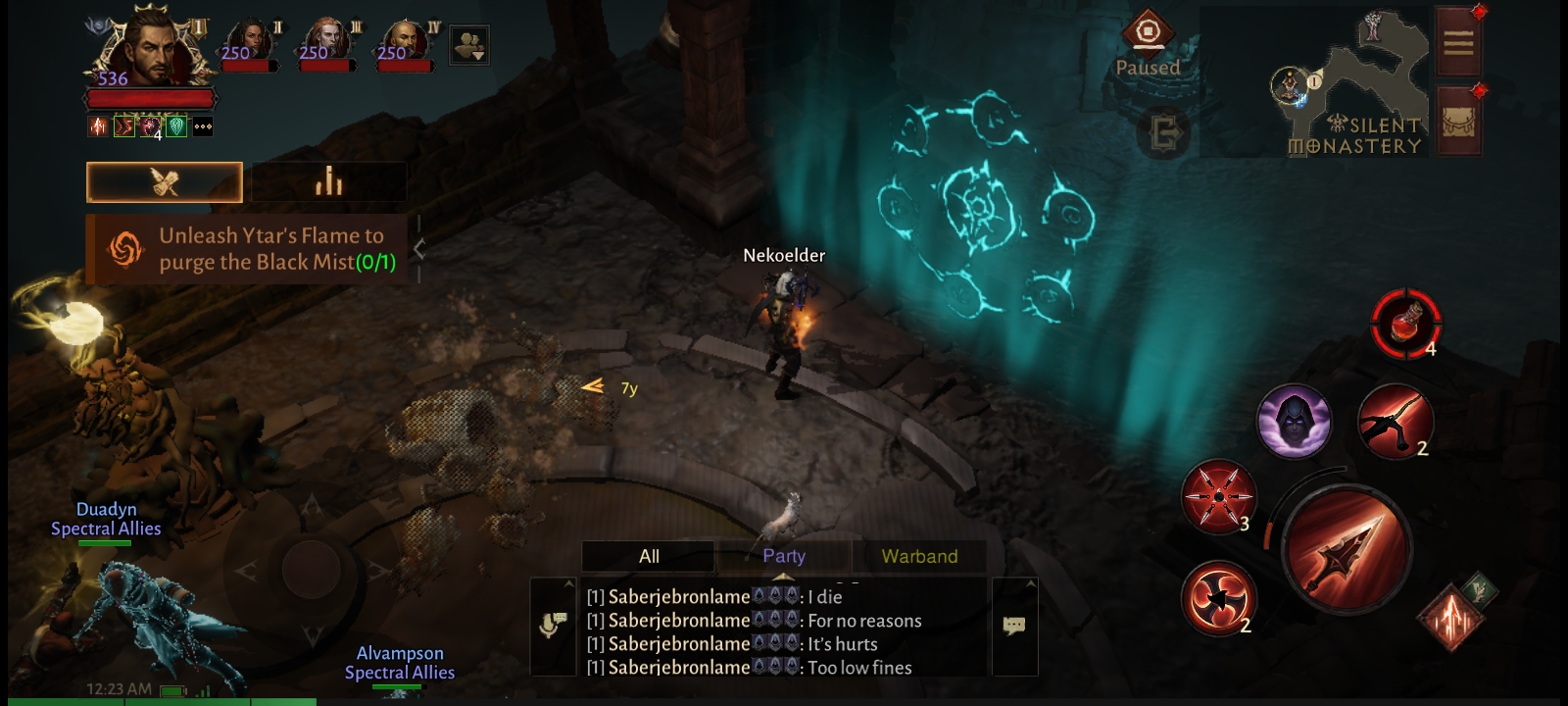The image size is (1568, 706).
Task: Switch chat to the All tab
Action: point(649,556)
